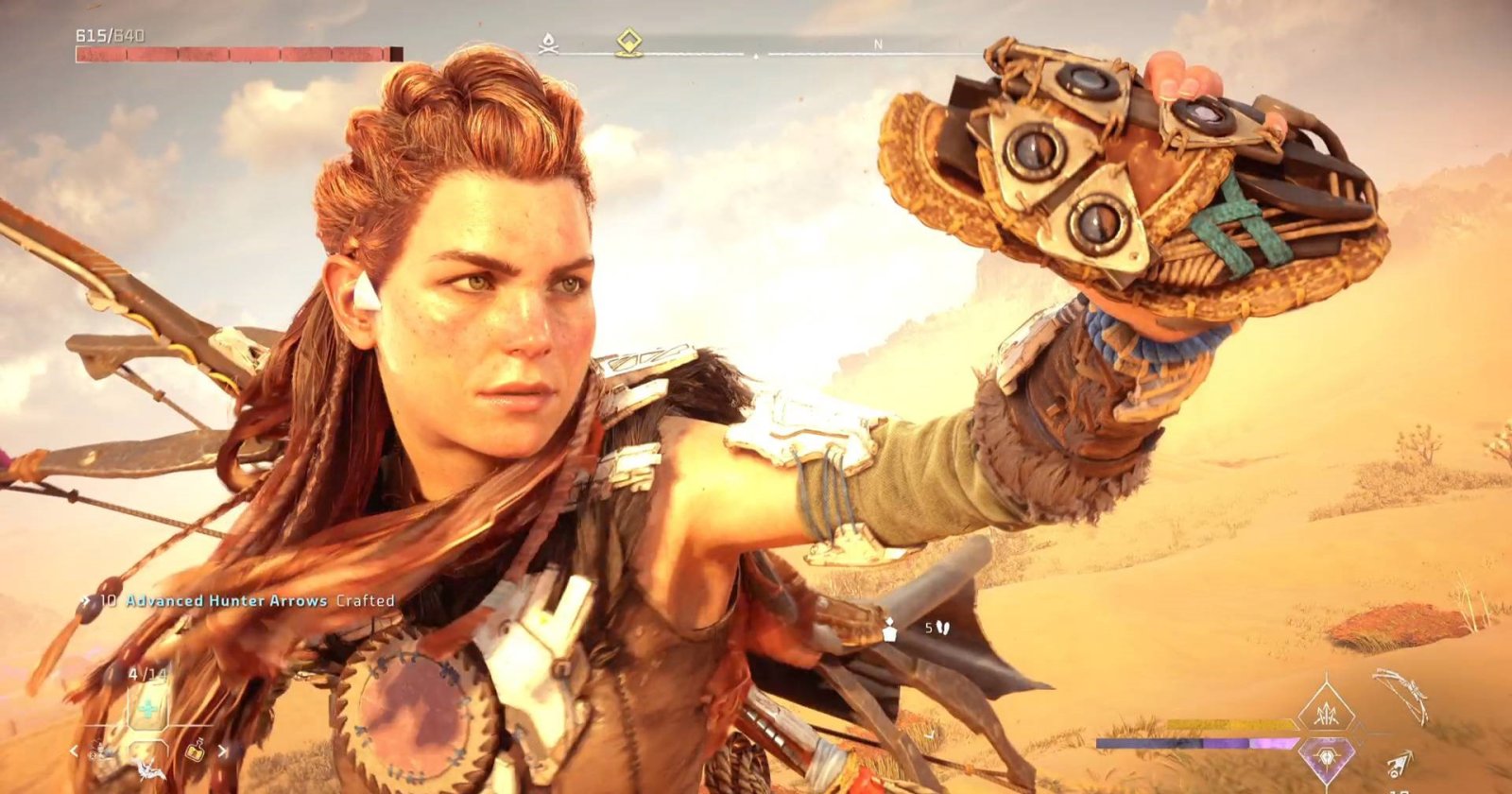
Task: Click the Advanced Hunter Arrows crafted notification
Action: [247, 600]
